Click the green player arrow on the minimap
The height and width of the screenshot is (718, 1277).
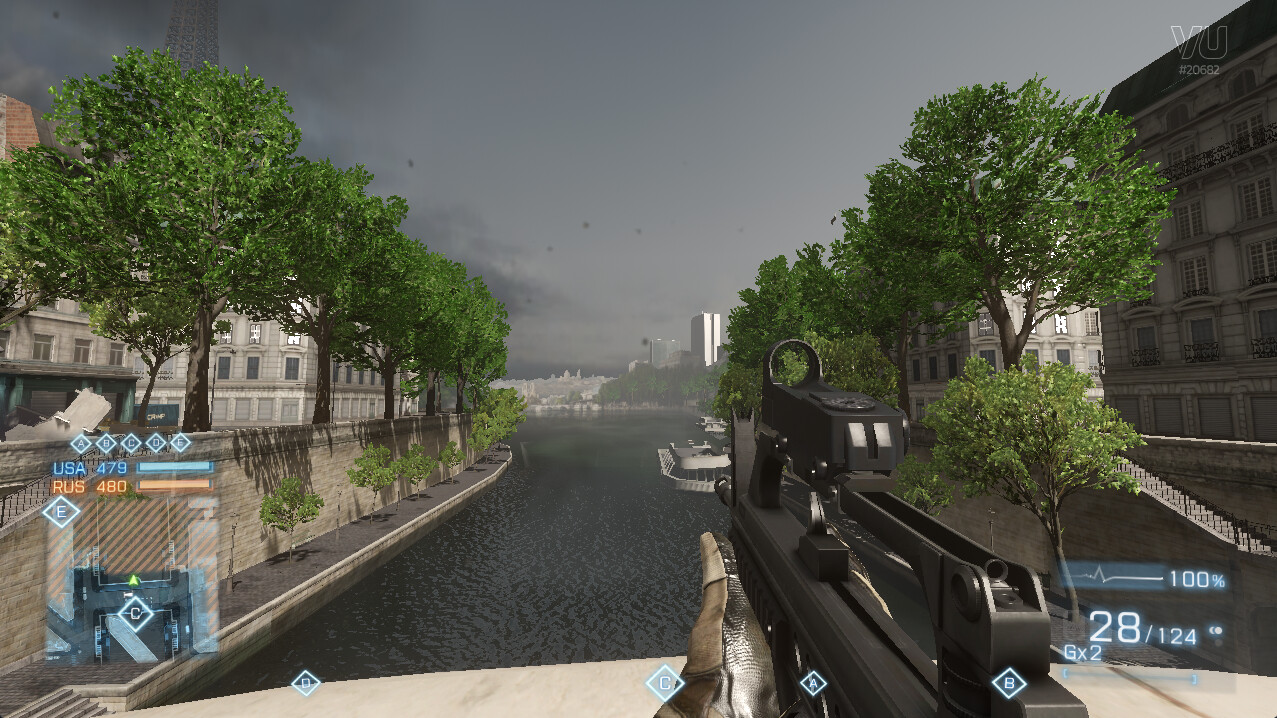[x=134, y=580]
